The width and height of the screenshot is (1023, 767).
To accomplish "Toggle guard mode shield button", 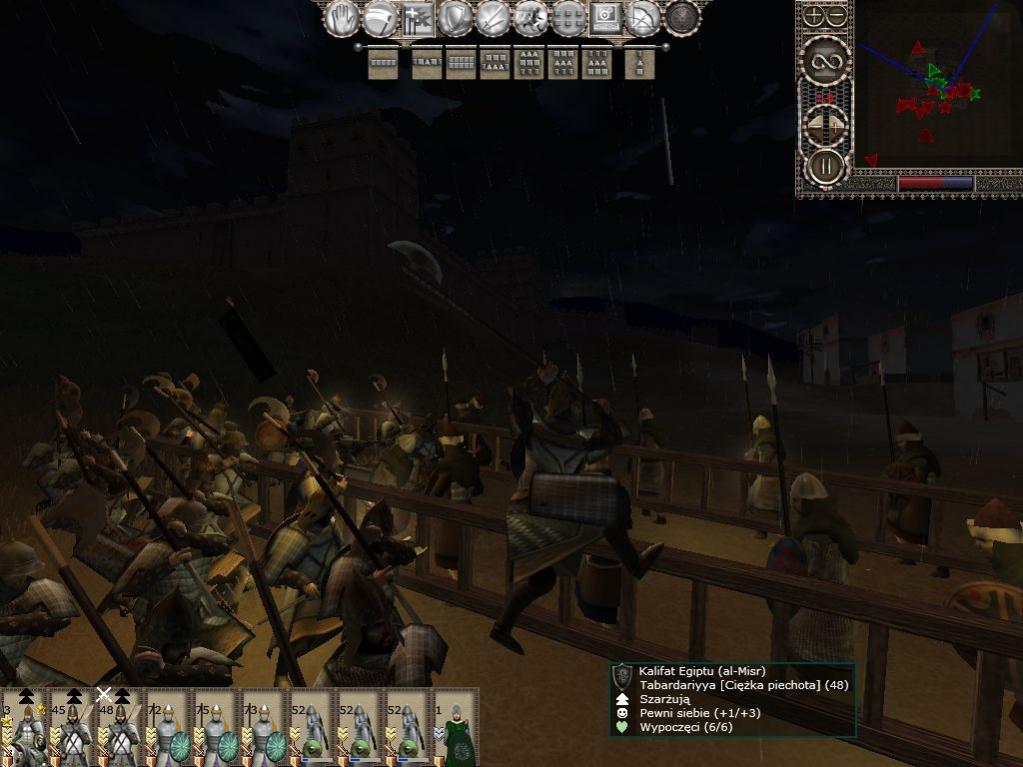I will (x=455, y=17).
